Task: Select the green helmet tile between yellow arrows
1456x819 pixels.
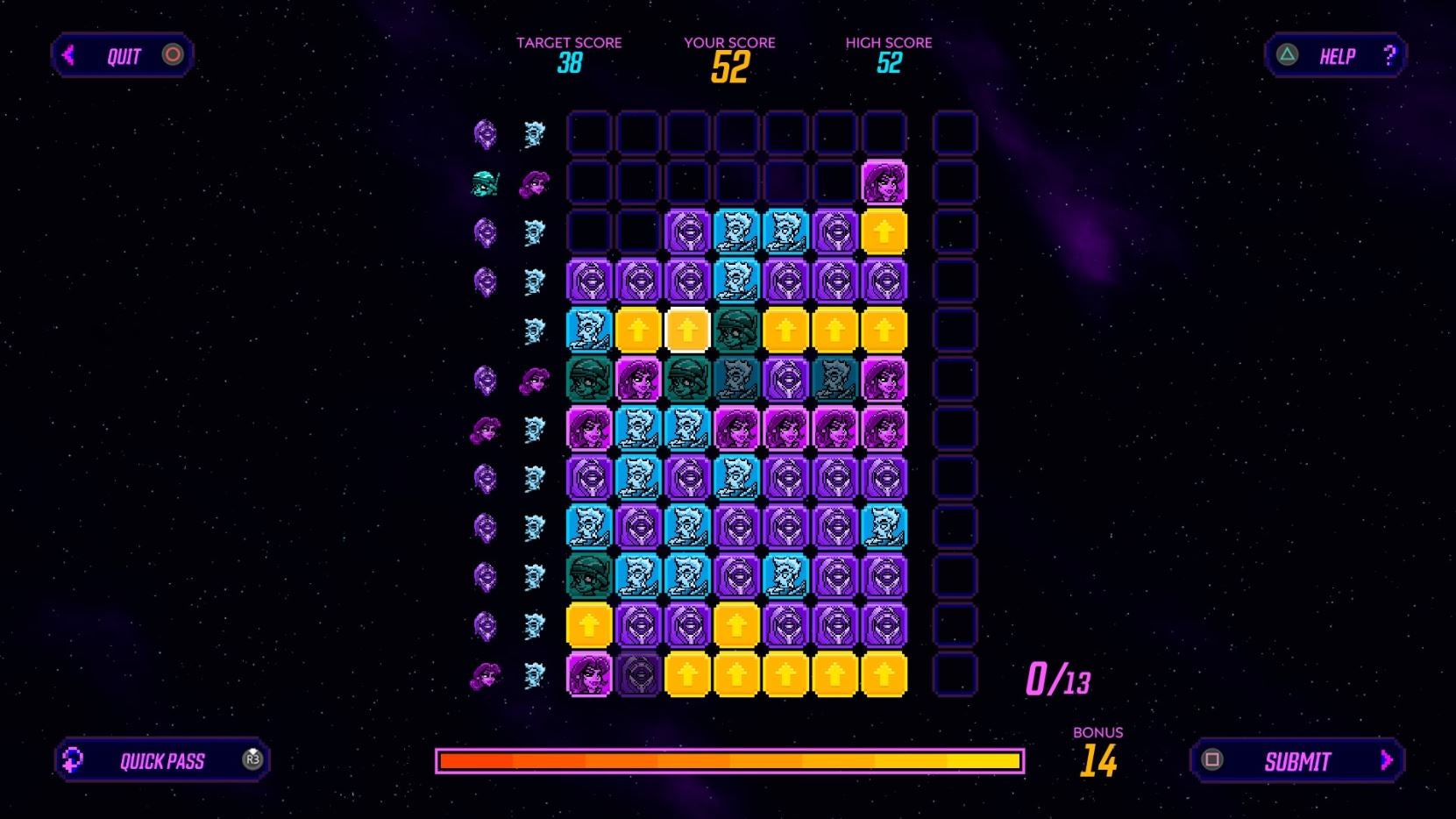Action: (736, 331)
